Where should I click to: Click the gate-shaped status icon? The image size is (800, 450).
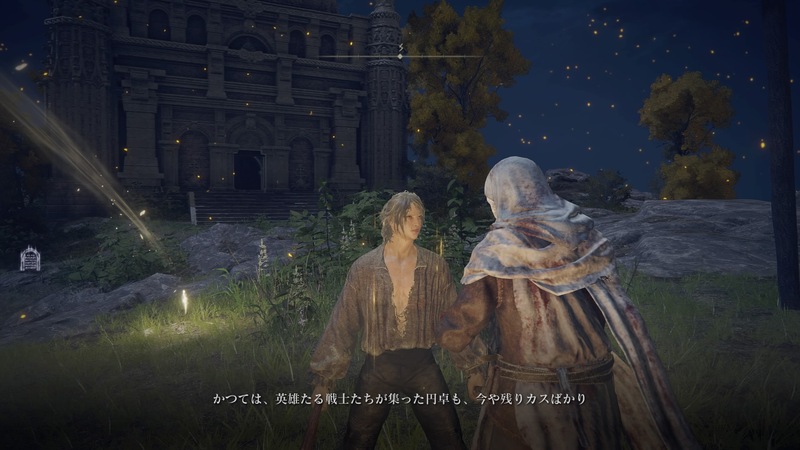point(29,259)
